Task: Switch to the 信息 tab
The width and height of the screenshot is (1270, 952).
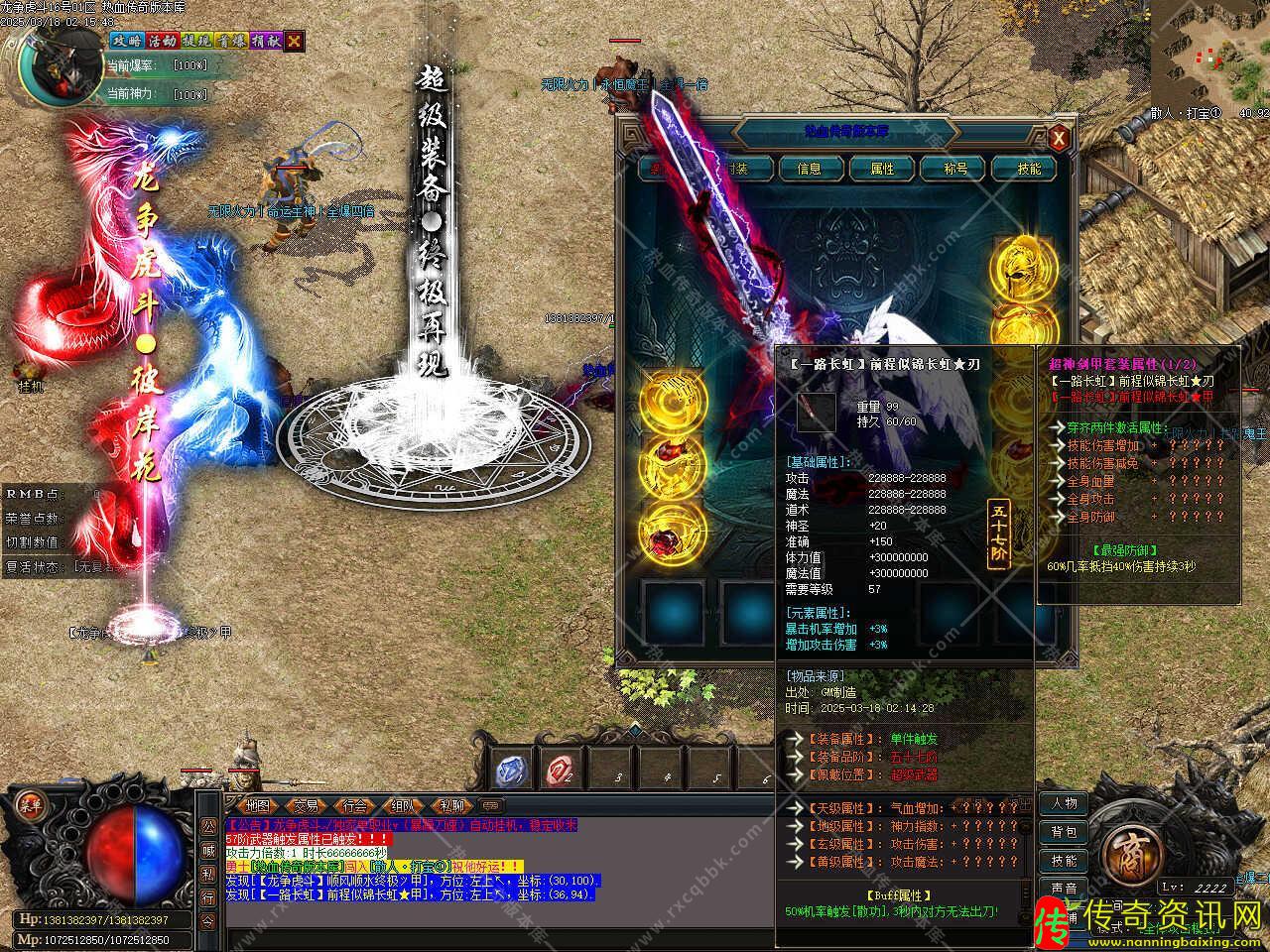Action: click(x=809, y=169)
